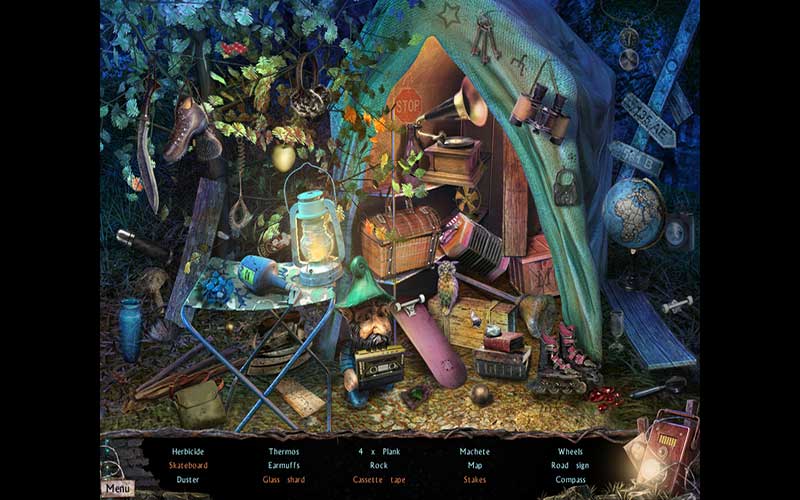The width and height of the screenshot is (800, 500).
Task: Open the Menu button
Action: [x=118, y=488]
